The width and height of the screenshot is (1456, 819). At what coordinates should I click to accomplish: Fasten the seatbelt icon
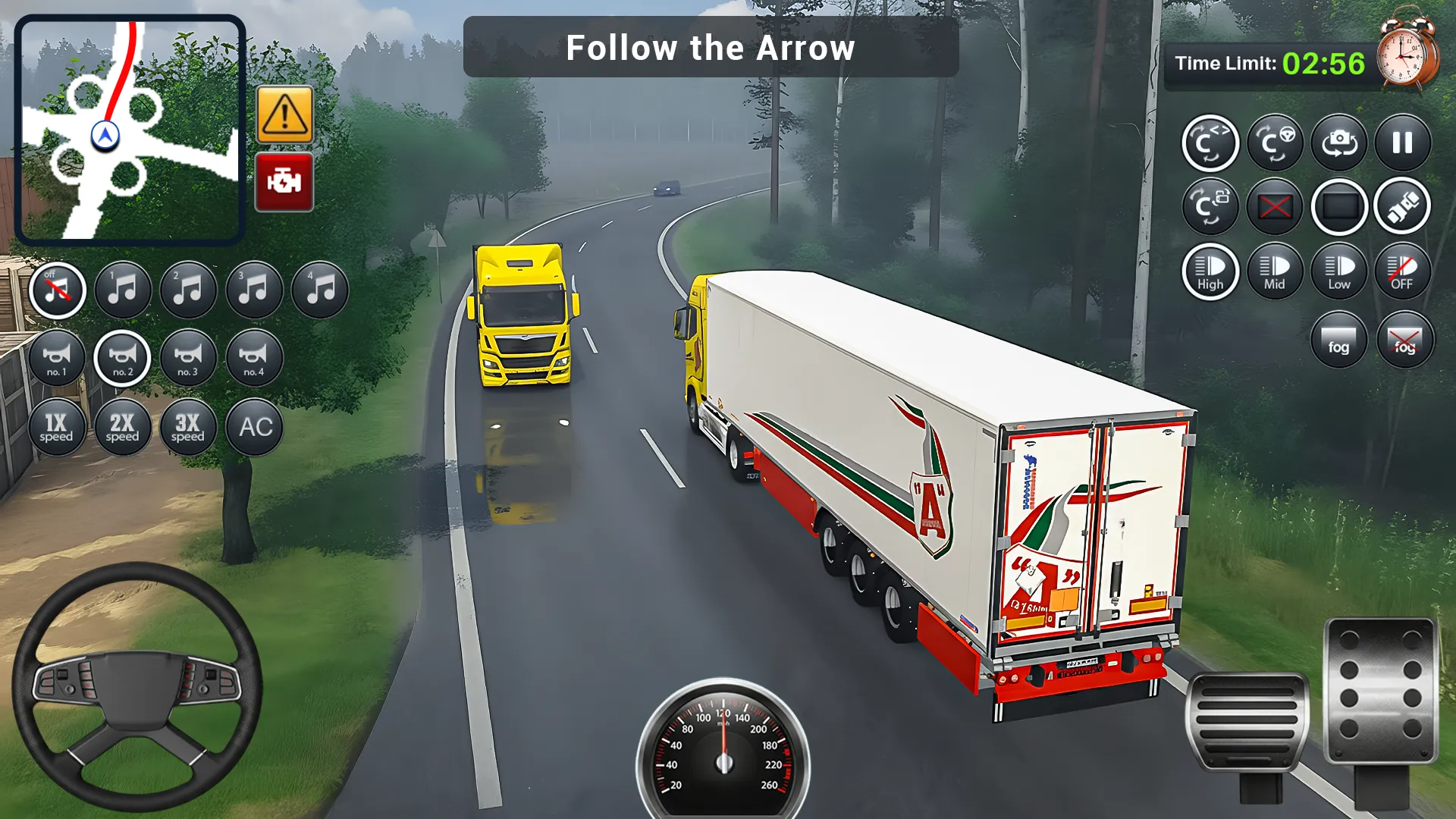tap(1402, 206)
